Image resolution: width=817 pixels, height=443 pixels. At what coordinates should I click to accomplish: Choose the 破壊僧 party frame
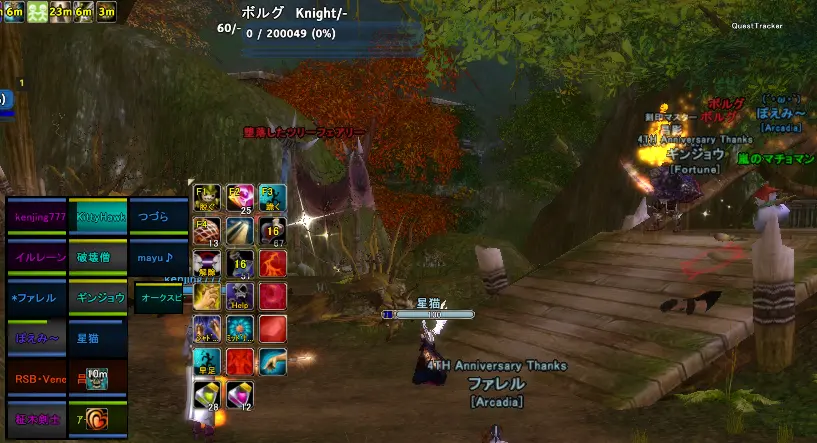tap(100, 257)
